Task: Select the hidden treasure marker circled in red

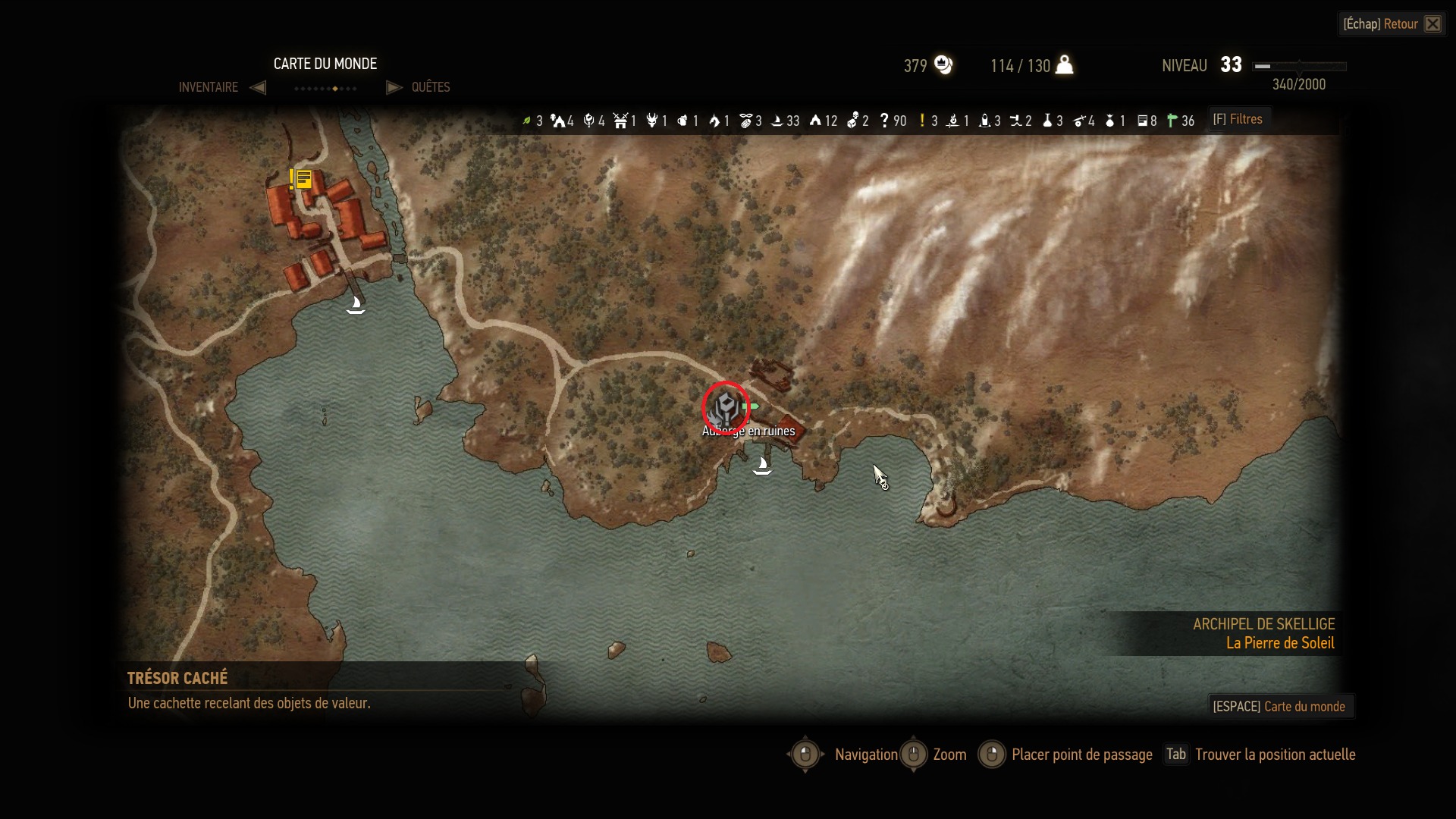Action: 726,409
